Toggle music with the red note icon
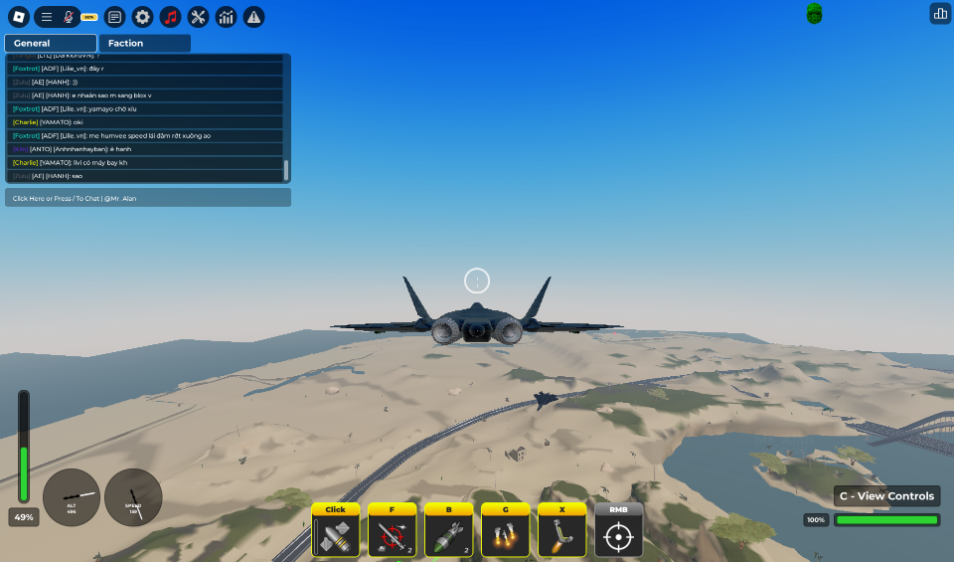The width and height of the screenshot is (954, 562). tap(171, 16)
